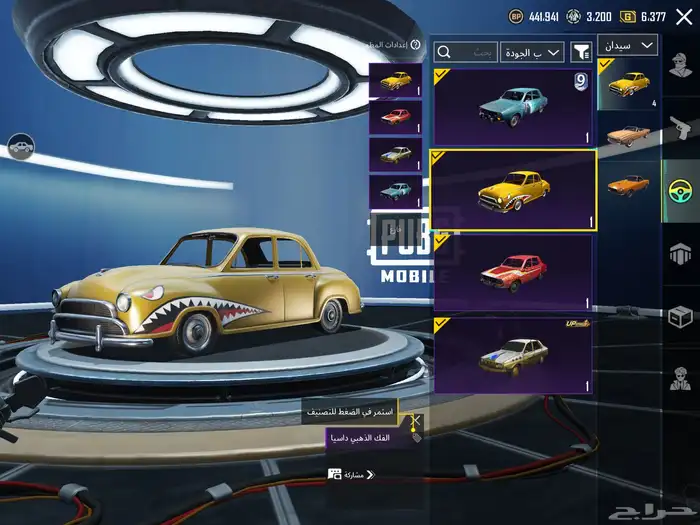Screen dimensions: 700x525
Task: Open the سيدان vehicle type dropdown
Action: [628, 45]
